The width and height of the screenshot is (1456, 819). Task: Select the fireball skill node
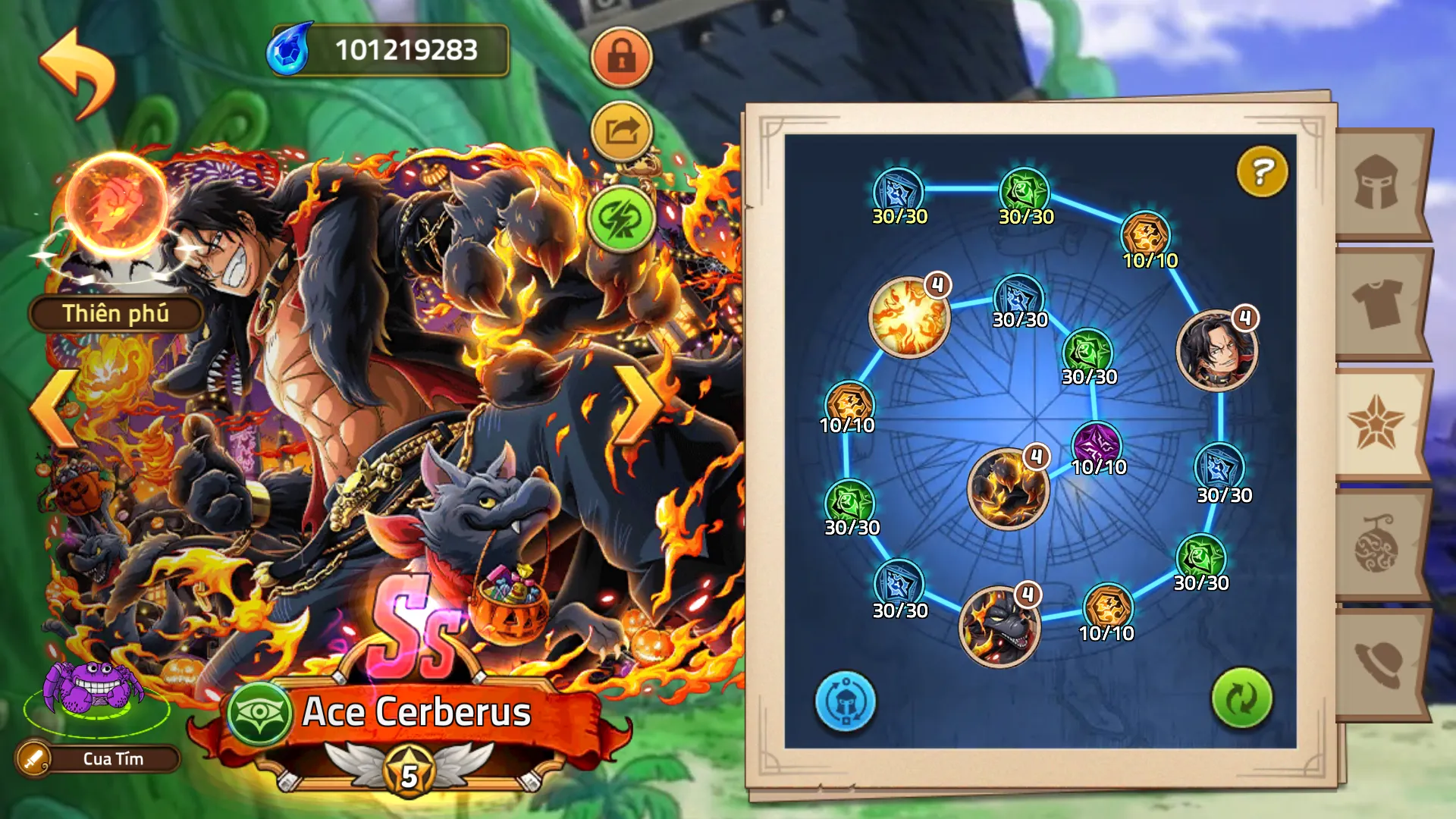click(x=909, y=317)
